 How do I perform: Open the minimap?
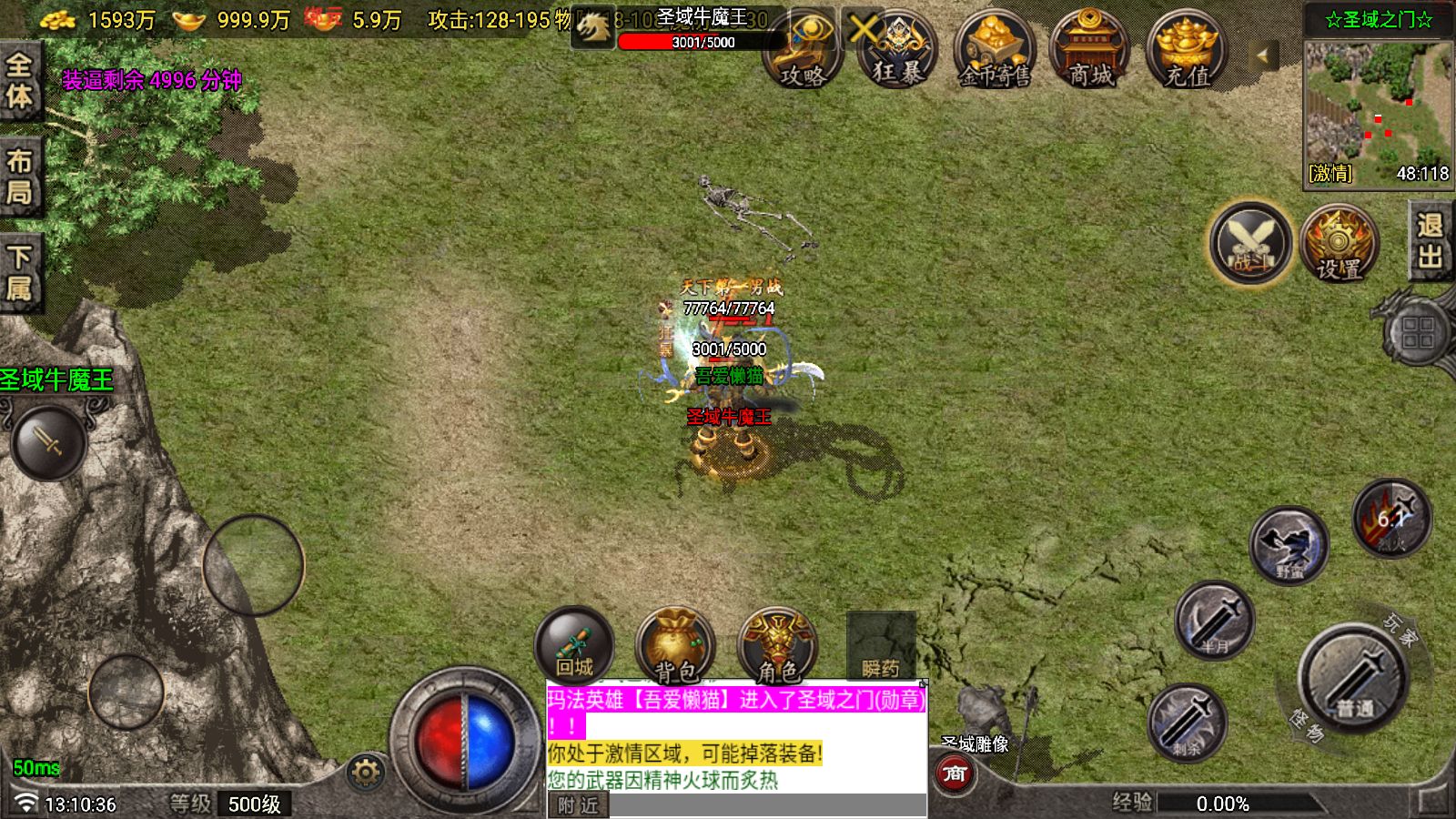click(x=1378, y=105)
